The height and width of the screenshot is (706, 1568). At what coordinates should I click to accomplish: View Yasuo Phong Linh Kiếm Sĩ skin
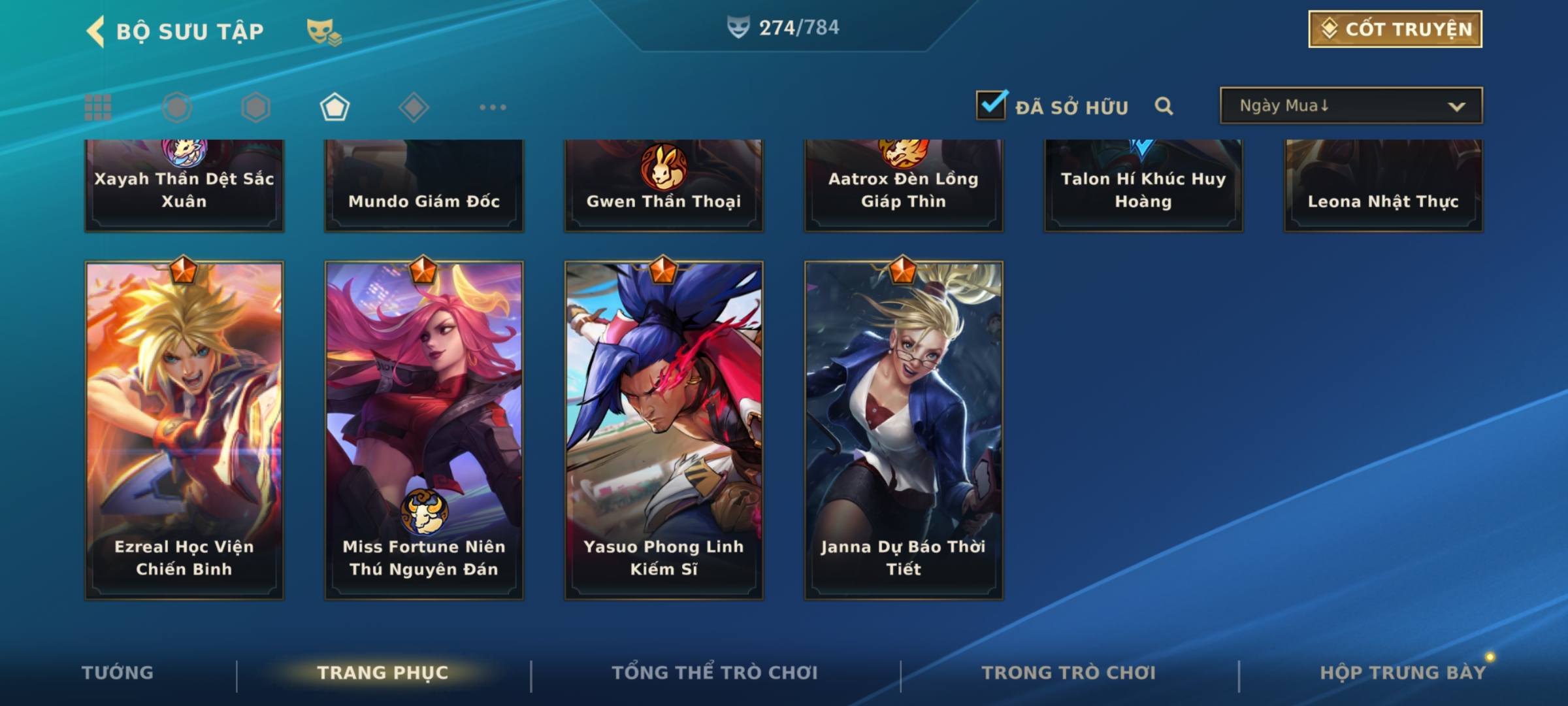pos(664,430)
